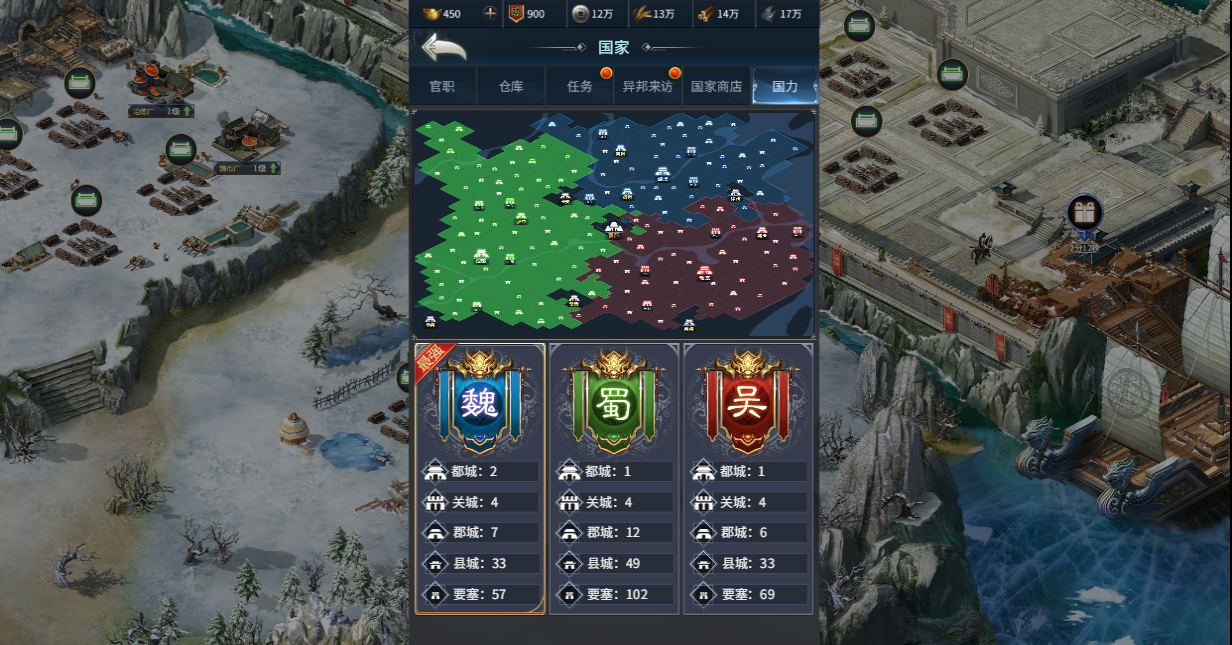Pick the 吴 nation card

(x=748, y=478)
